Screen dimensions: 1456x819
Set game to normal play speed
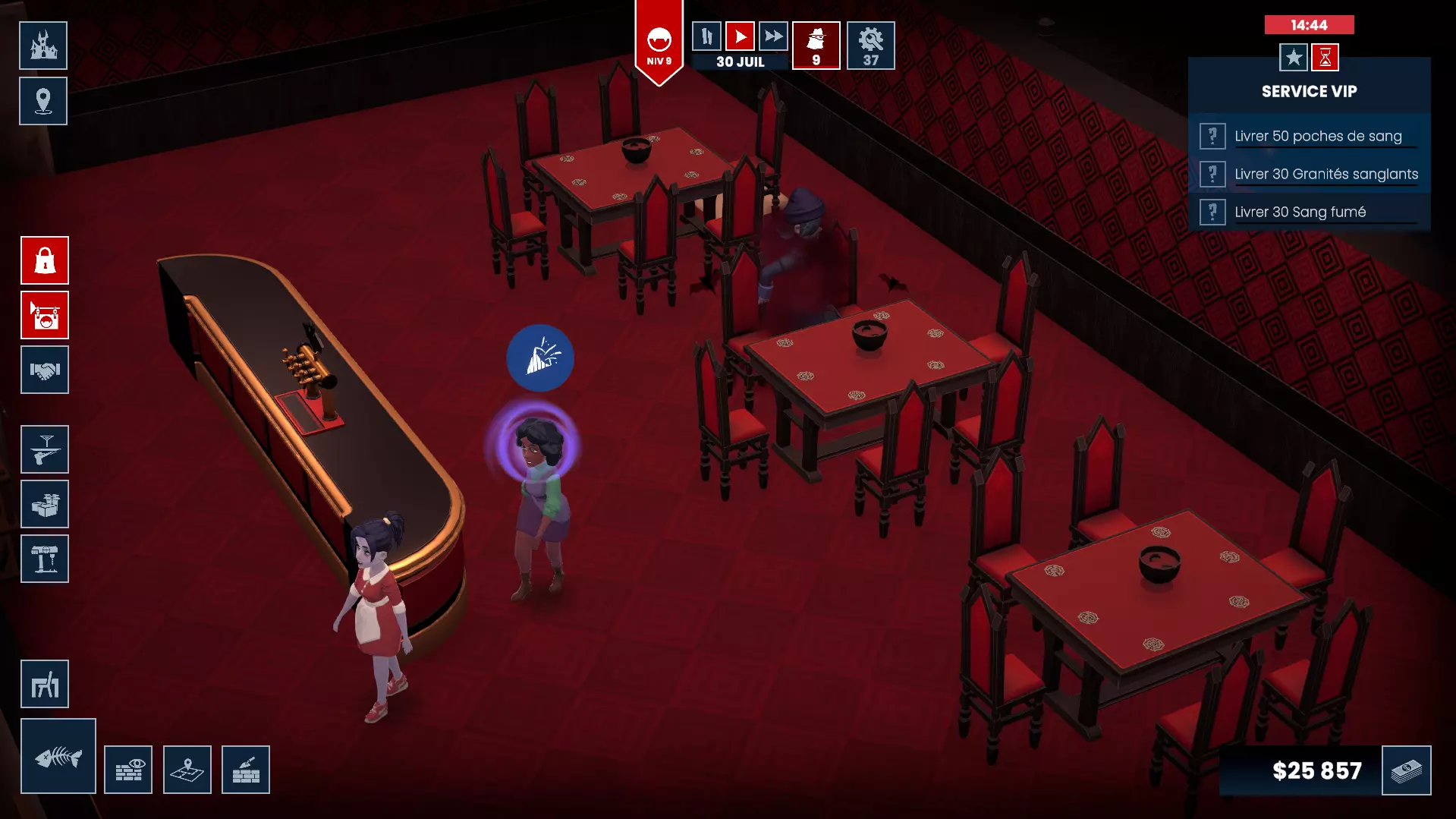tap(740, 36)
